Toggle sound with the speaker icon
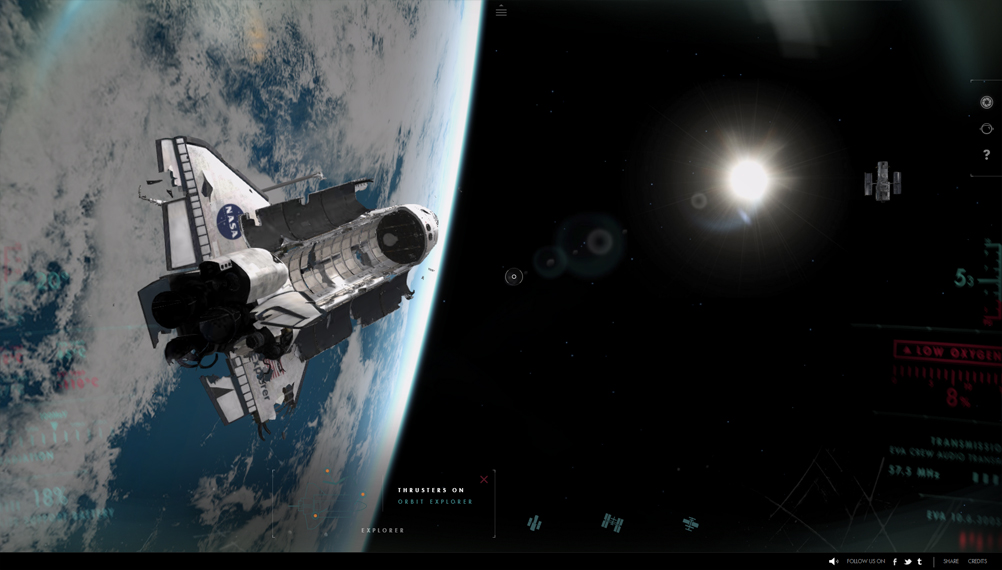The height and width of the screenshot is (570, 1002). 833,561
